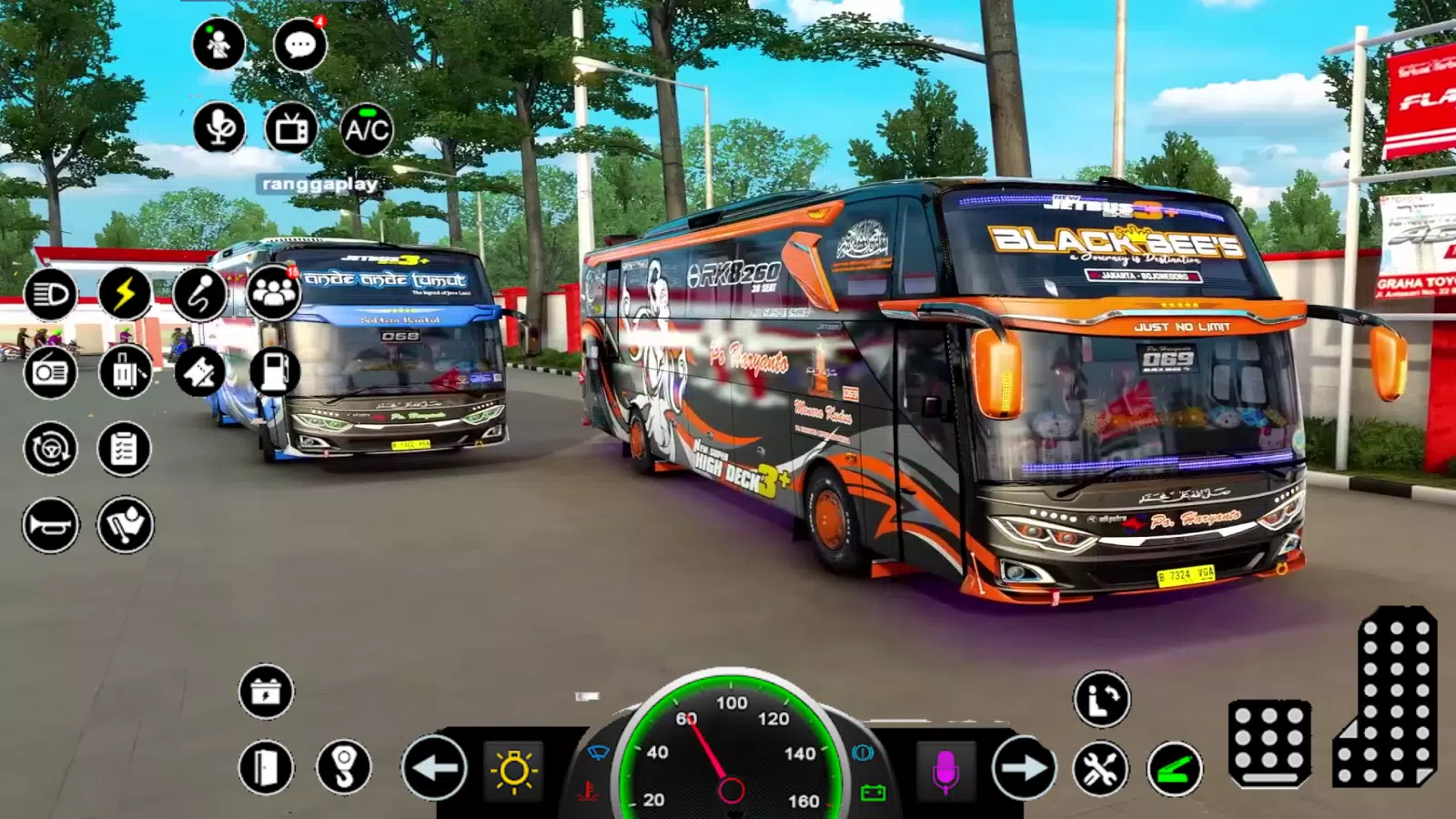Activate the tow hook icon
This screenshot has width=1456, height=819.
click(344, 768)
